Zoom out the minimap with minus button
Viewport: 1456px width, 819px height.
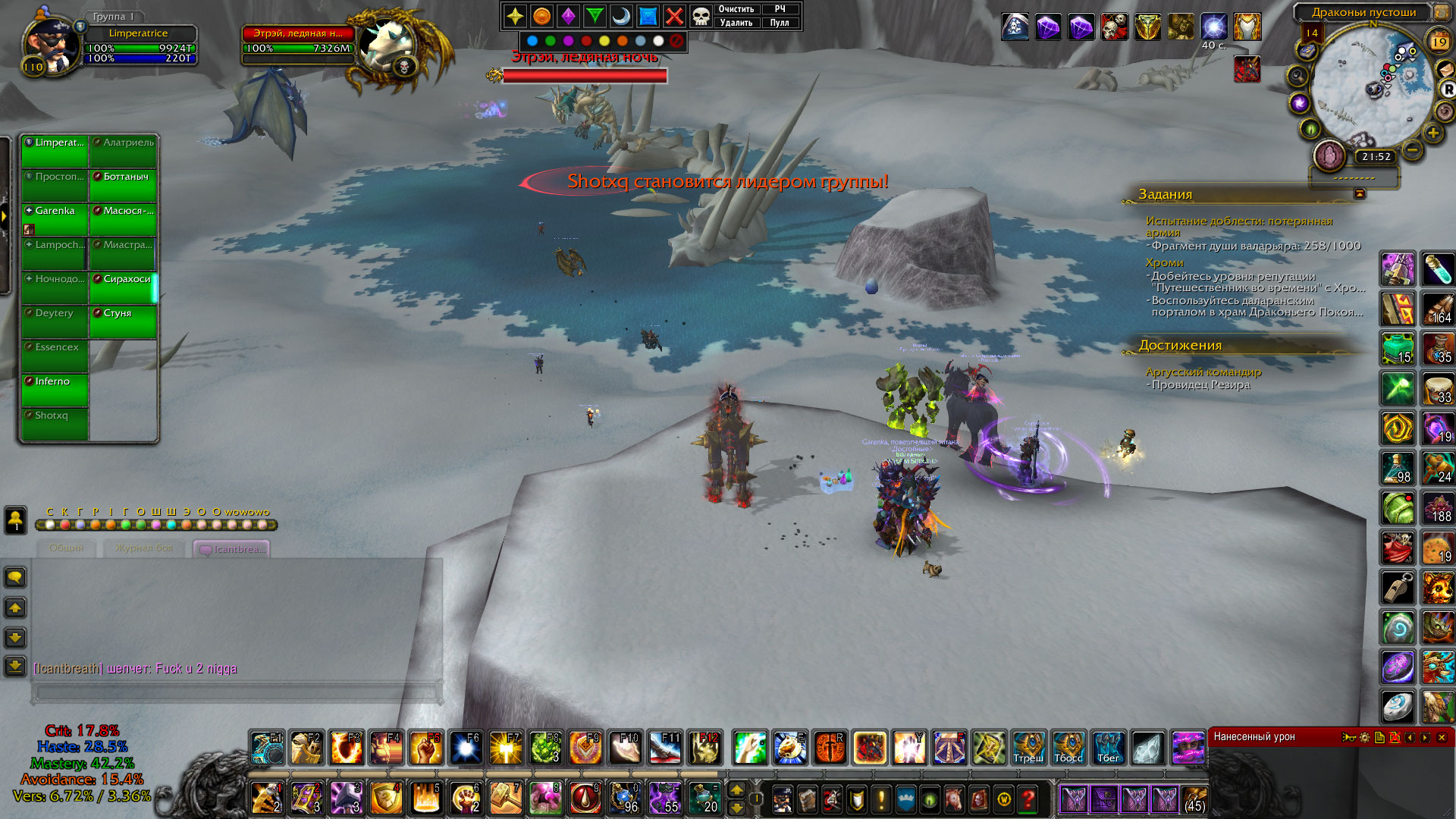pyautogui.click(x=1412, y=149)
